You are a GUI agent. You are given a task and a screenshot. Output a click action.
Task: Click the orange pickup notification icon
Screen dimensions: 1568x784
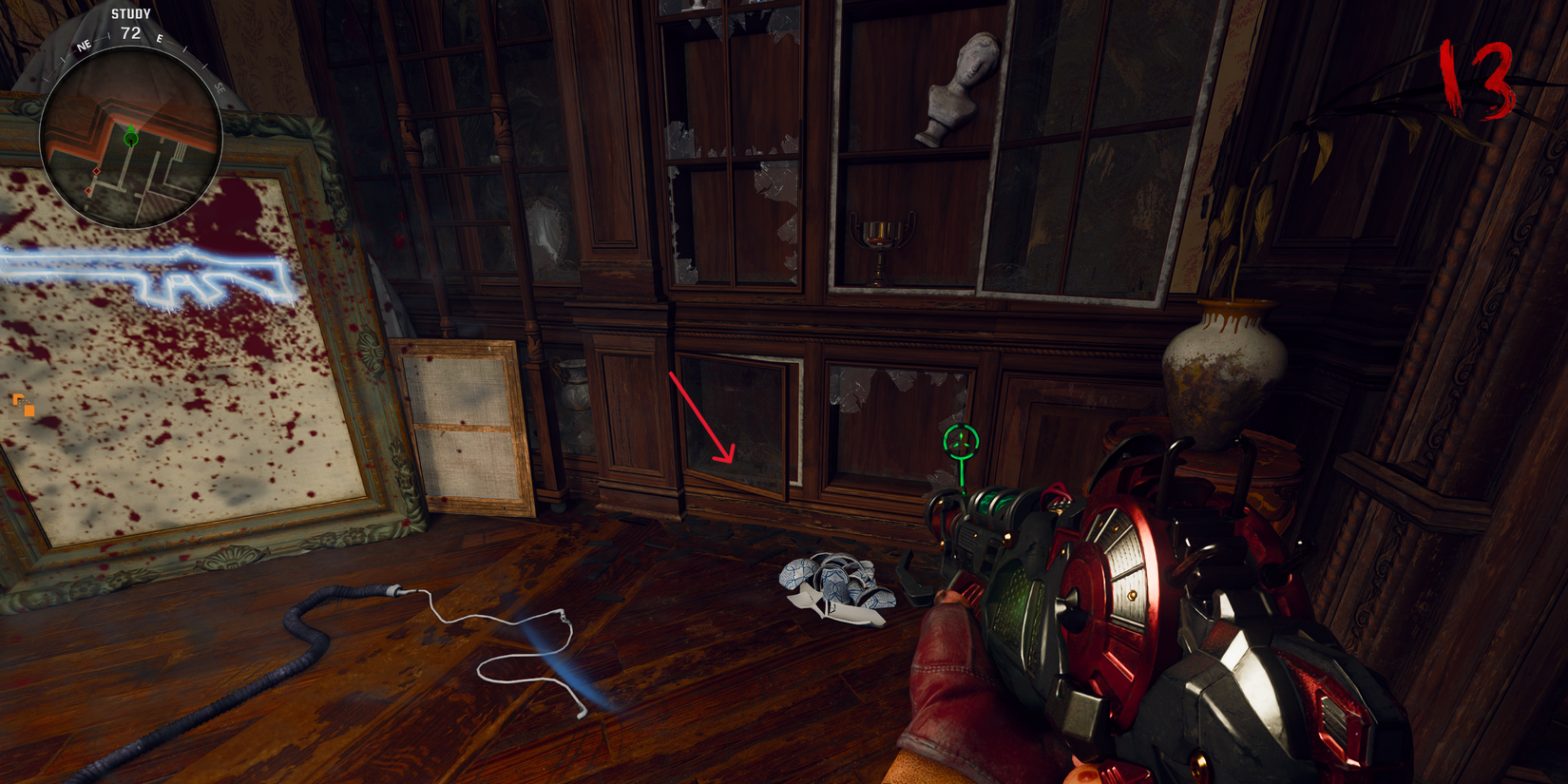click(24, 406)
